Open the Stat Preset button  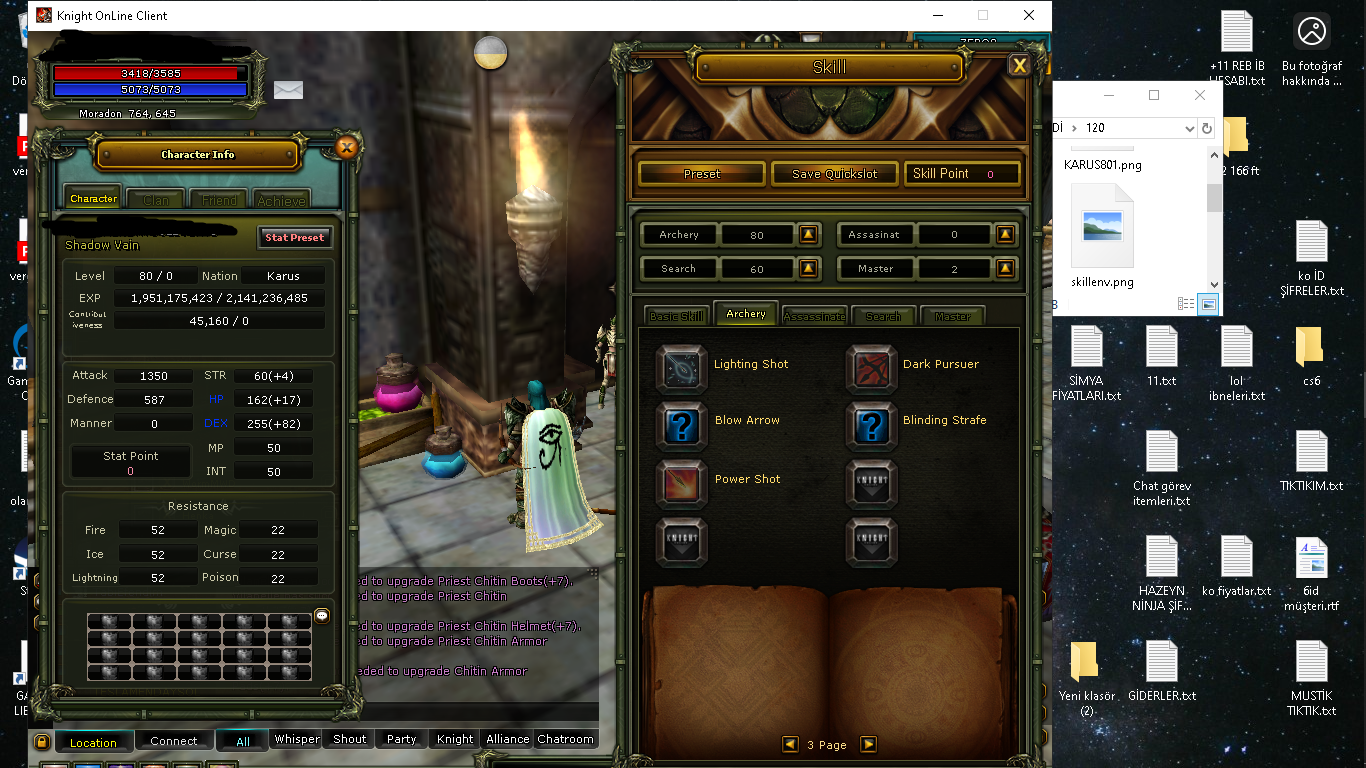coord(294,237)
